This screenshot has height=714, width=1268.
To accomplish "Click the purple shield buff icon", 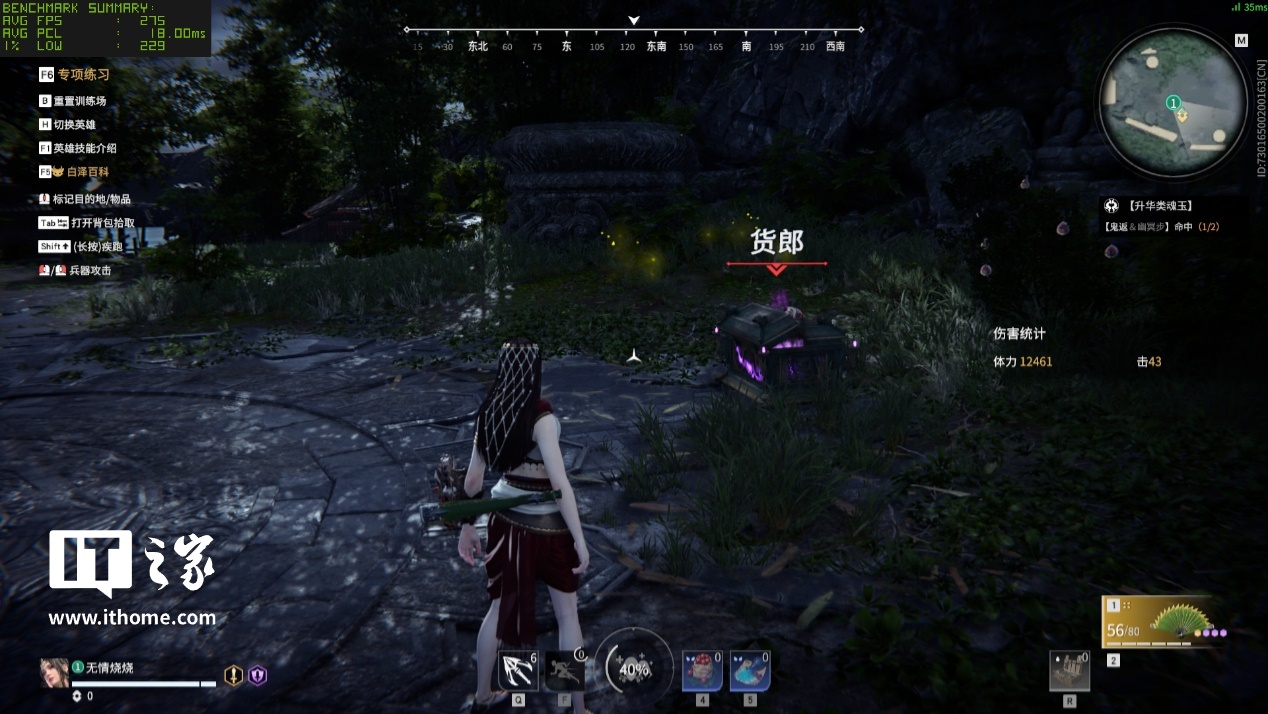I will tap(258, 676).
